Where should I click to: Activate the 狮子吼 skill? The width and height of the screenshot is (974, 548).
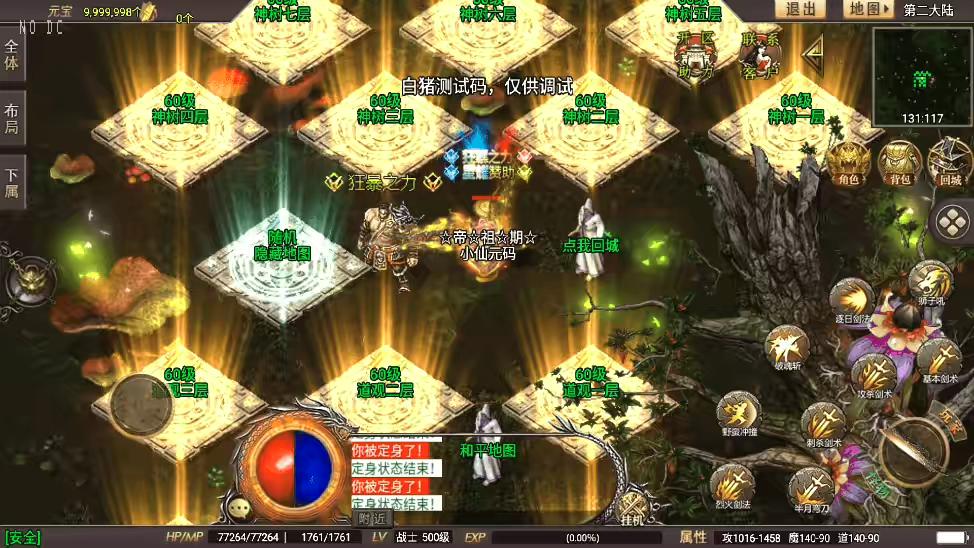tap(930, 281)
